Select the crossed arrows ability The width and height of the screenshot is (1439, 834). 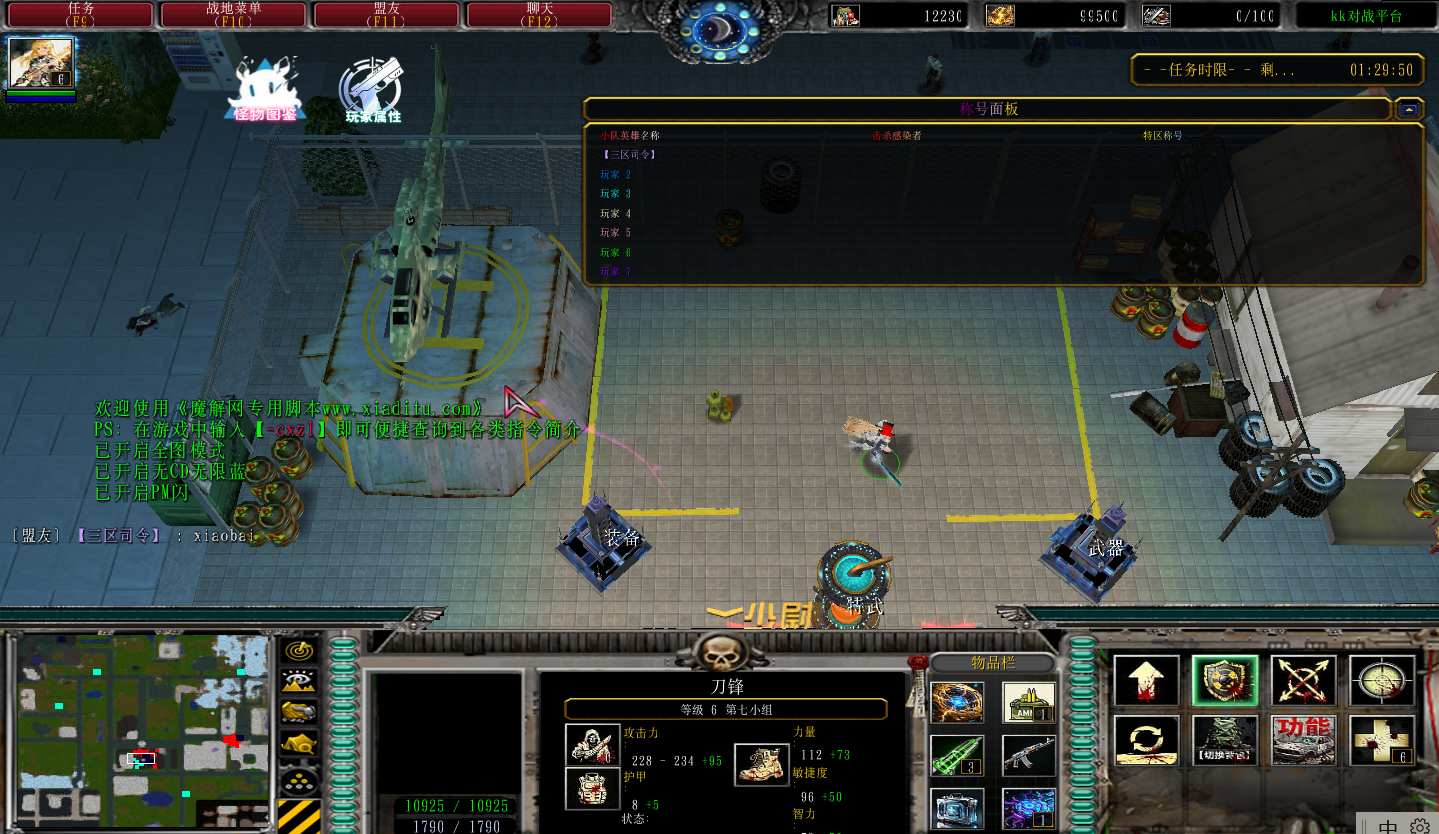(1304, 680)
